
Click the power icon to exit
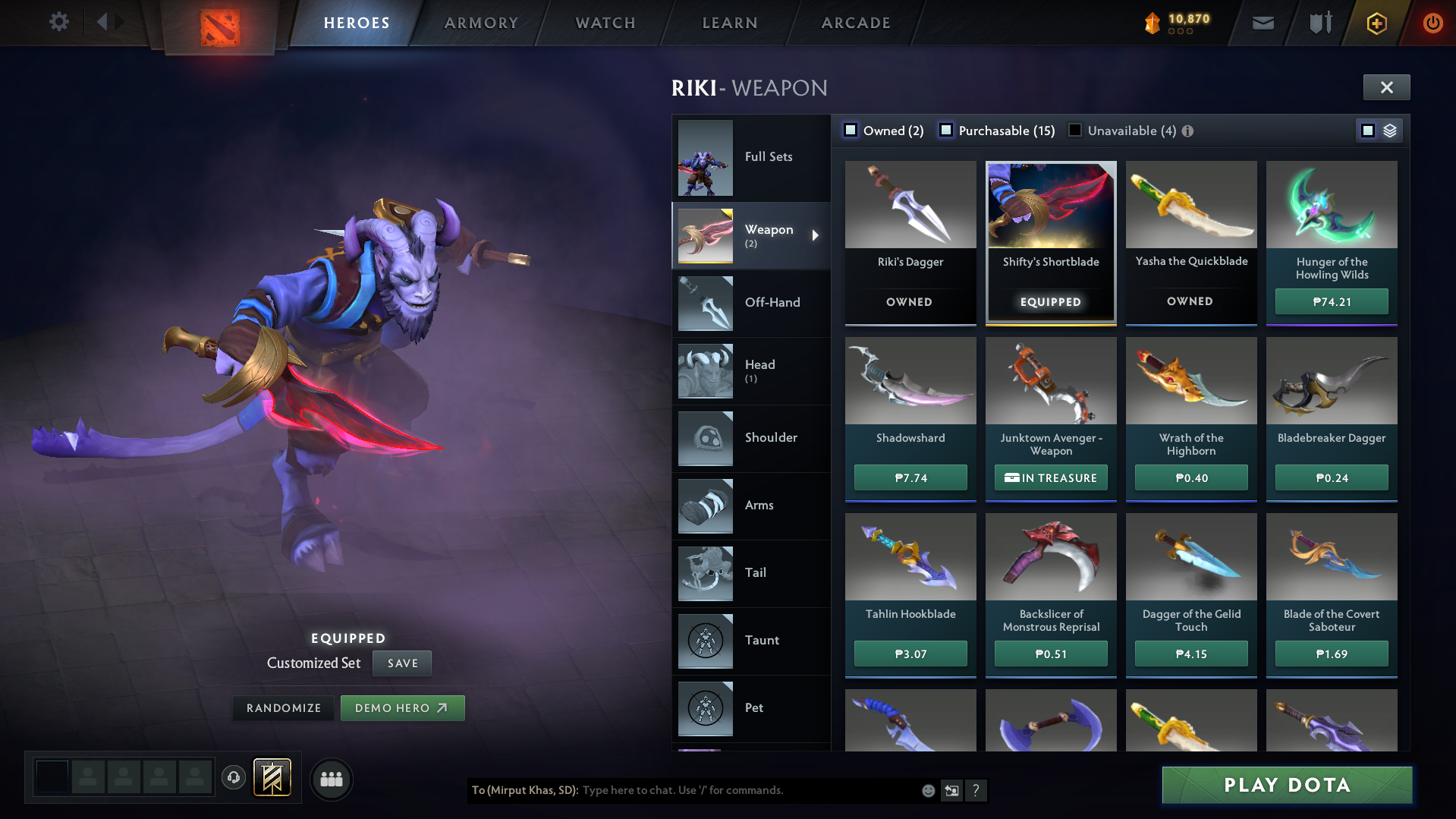[1432, 23]
